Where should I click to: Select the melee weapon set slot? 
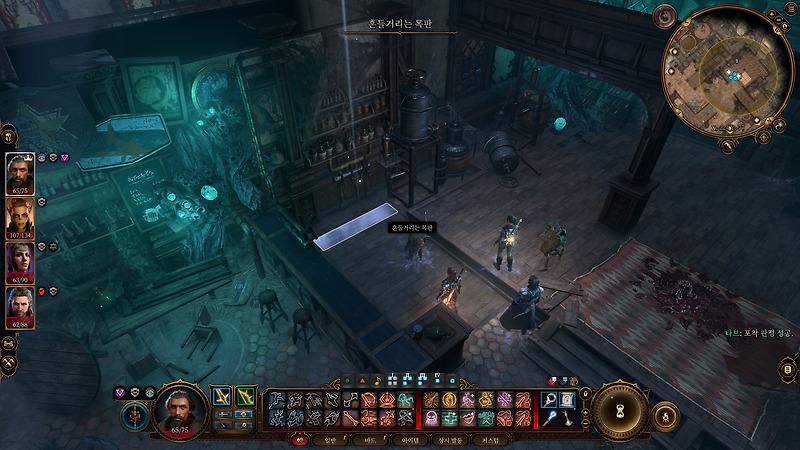coord(222,399)
